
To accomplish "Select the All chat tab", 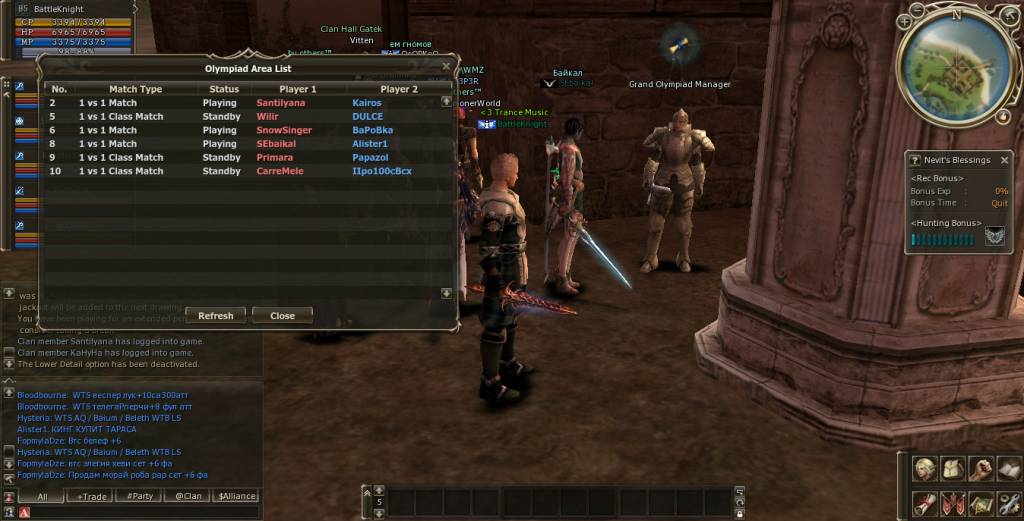I will coord(43,496).
